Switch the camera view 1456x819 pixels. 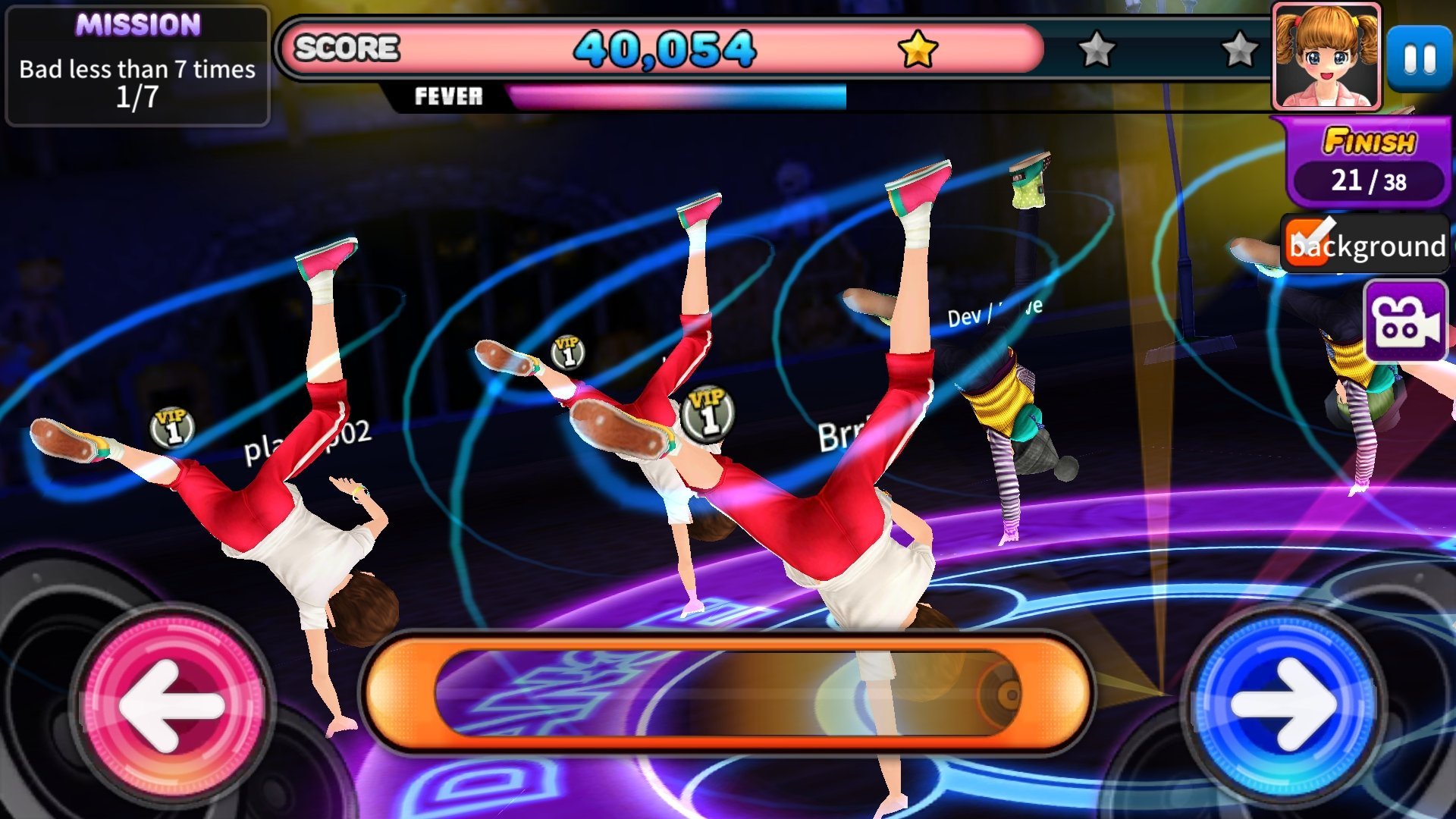[x=1406, y=320]
